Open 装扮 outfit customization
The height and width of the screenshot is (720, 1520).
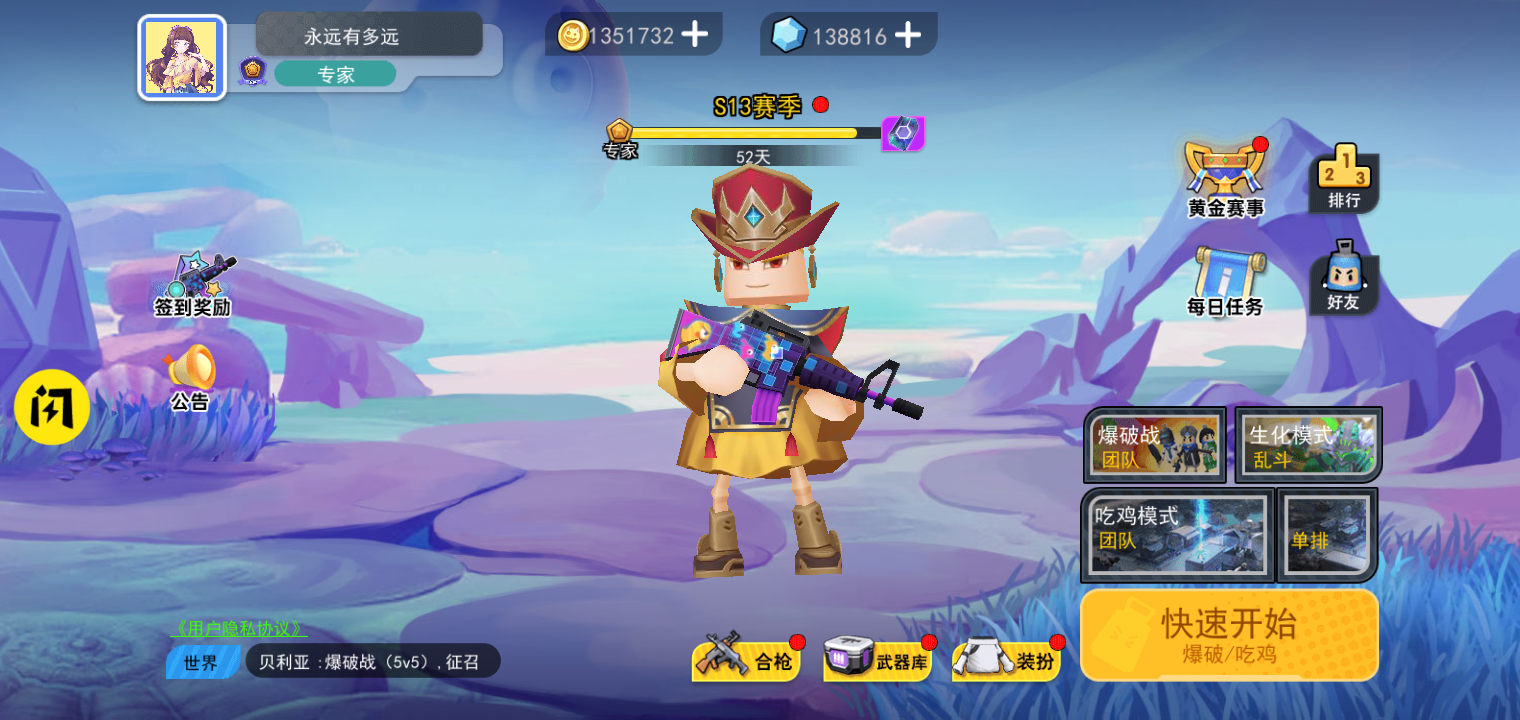[1007, 660]
